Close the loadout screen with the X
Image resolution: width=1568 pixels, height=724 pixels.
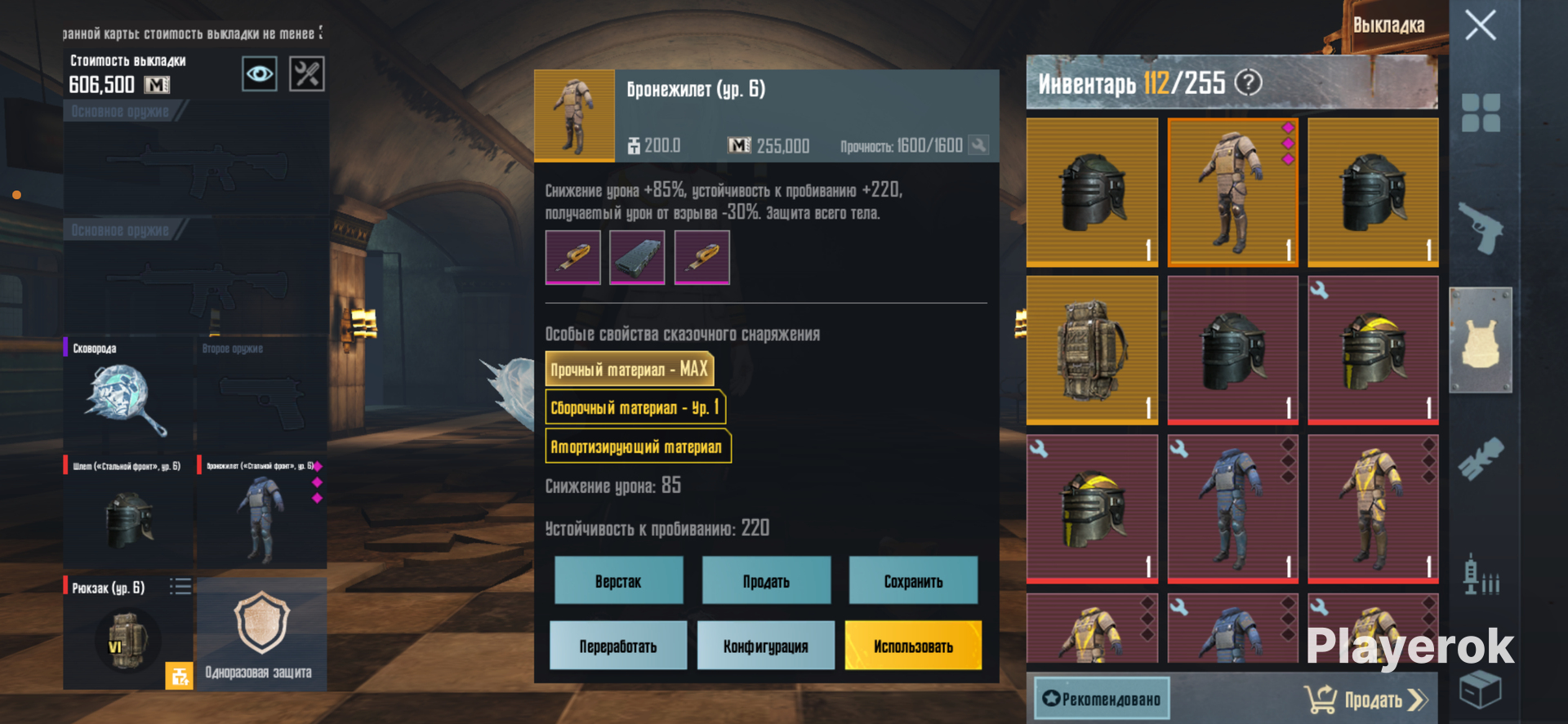(1480, 25)
